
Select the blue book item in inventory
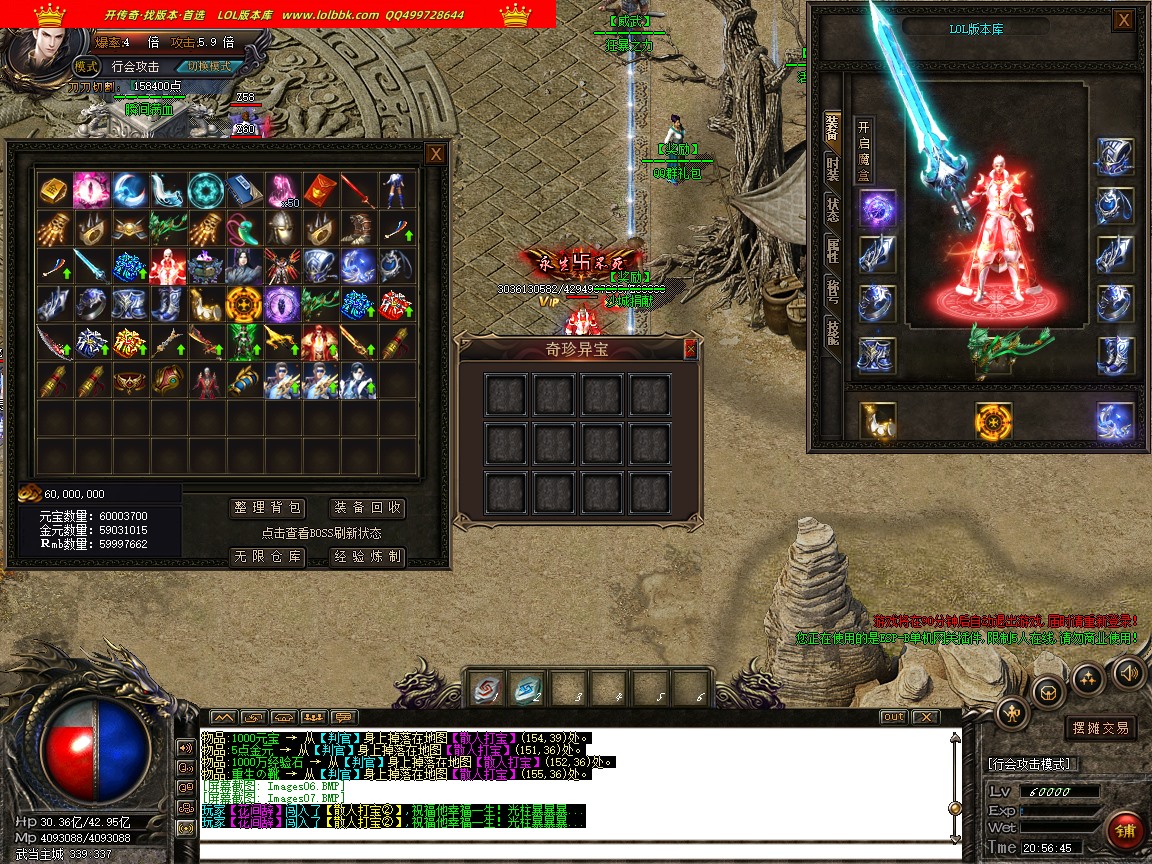pos(243,190)
